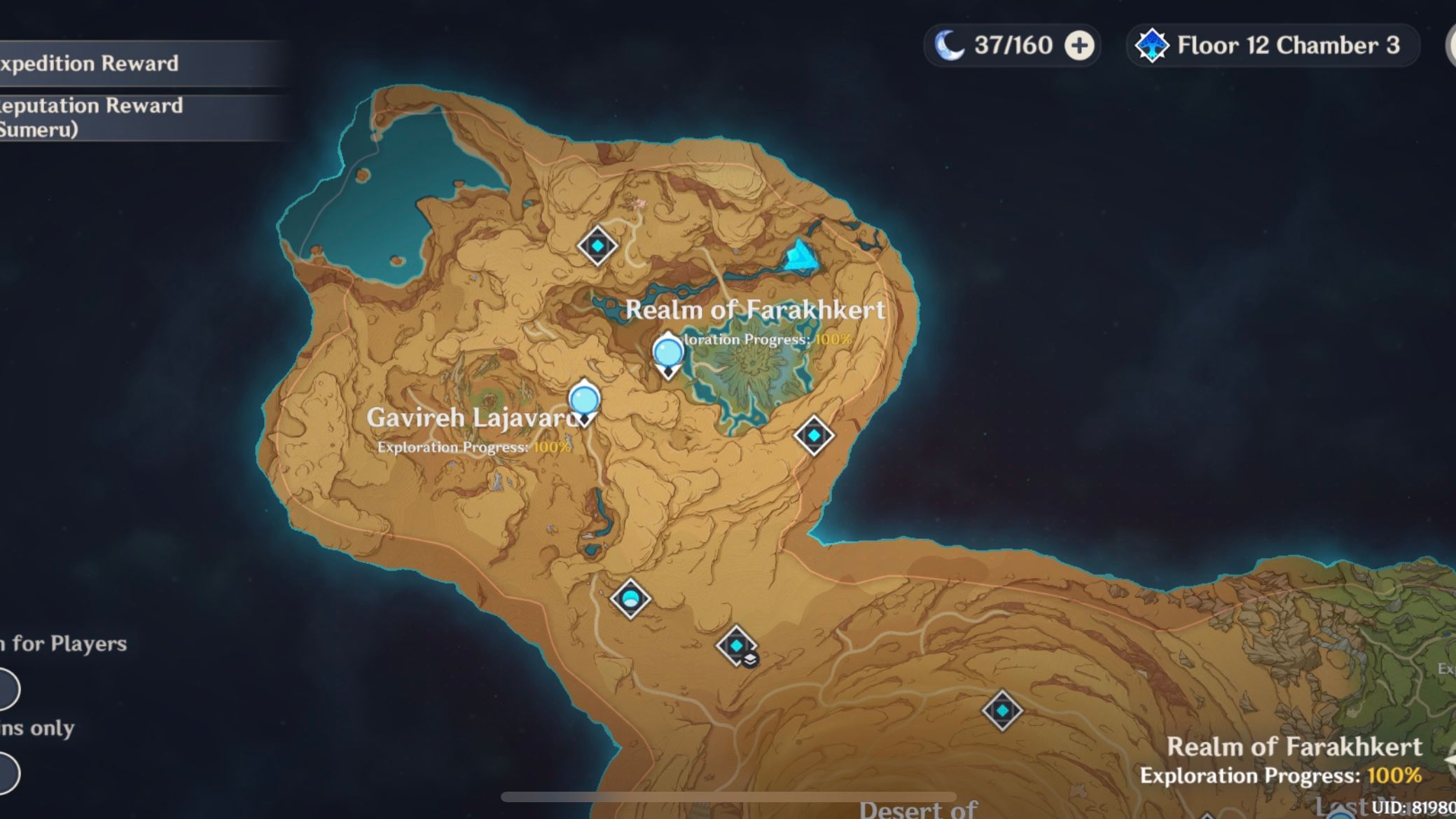Click the plus button to replenish Original Resin
1456x819 pixels.
coord(1081,44)
